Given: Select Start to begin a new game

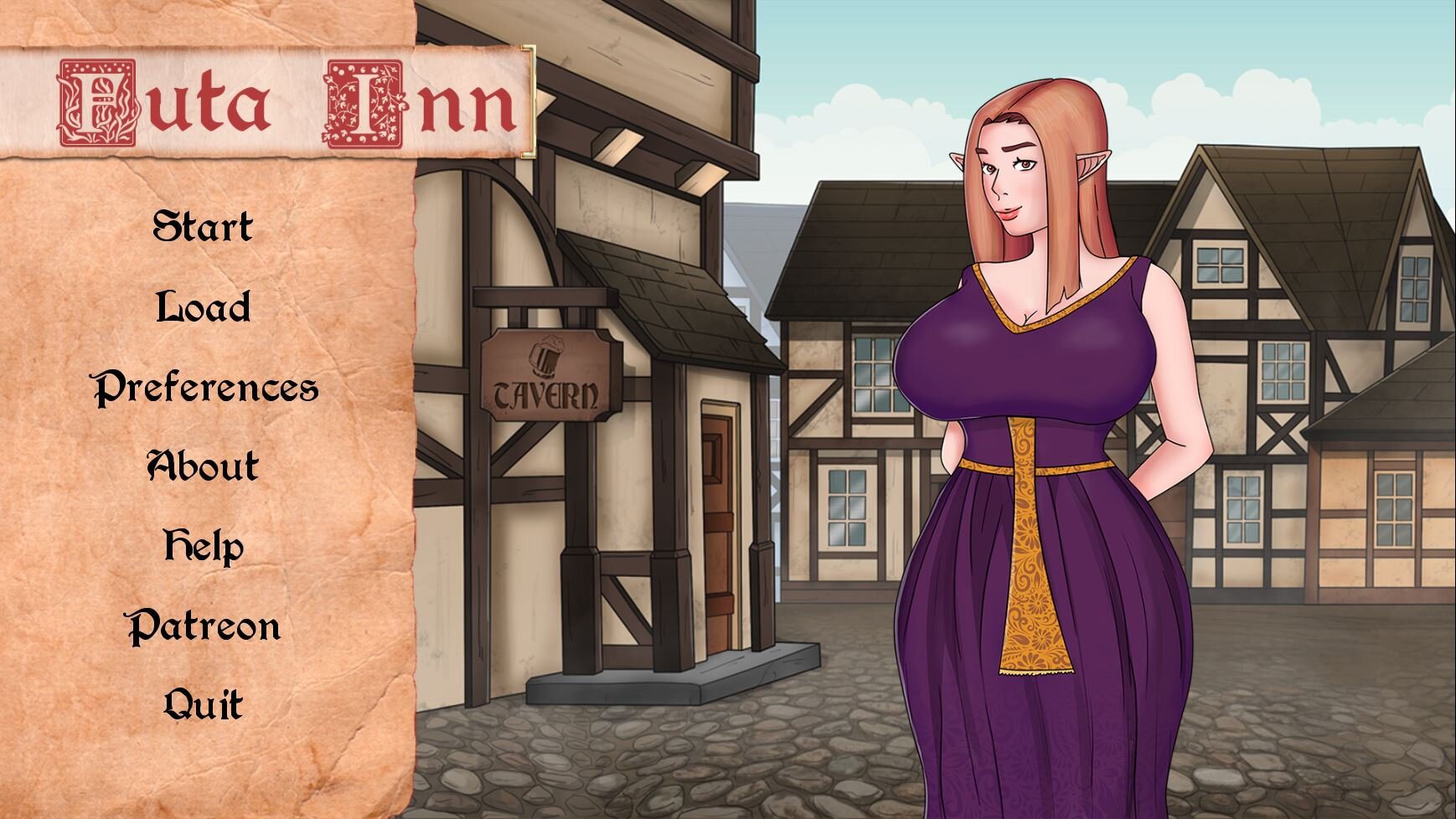Looking at the screenshot, I should (204, 224).
